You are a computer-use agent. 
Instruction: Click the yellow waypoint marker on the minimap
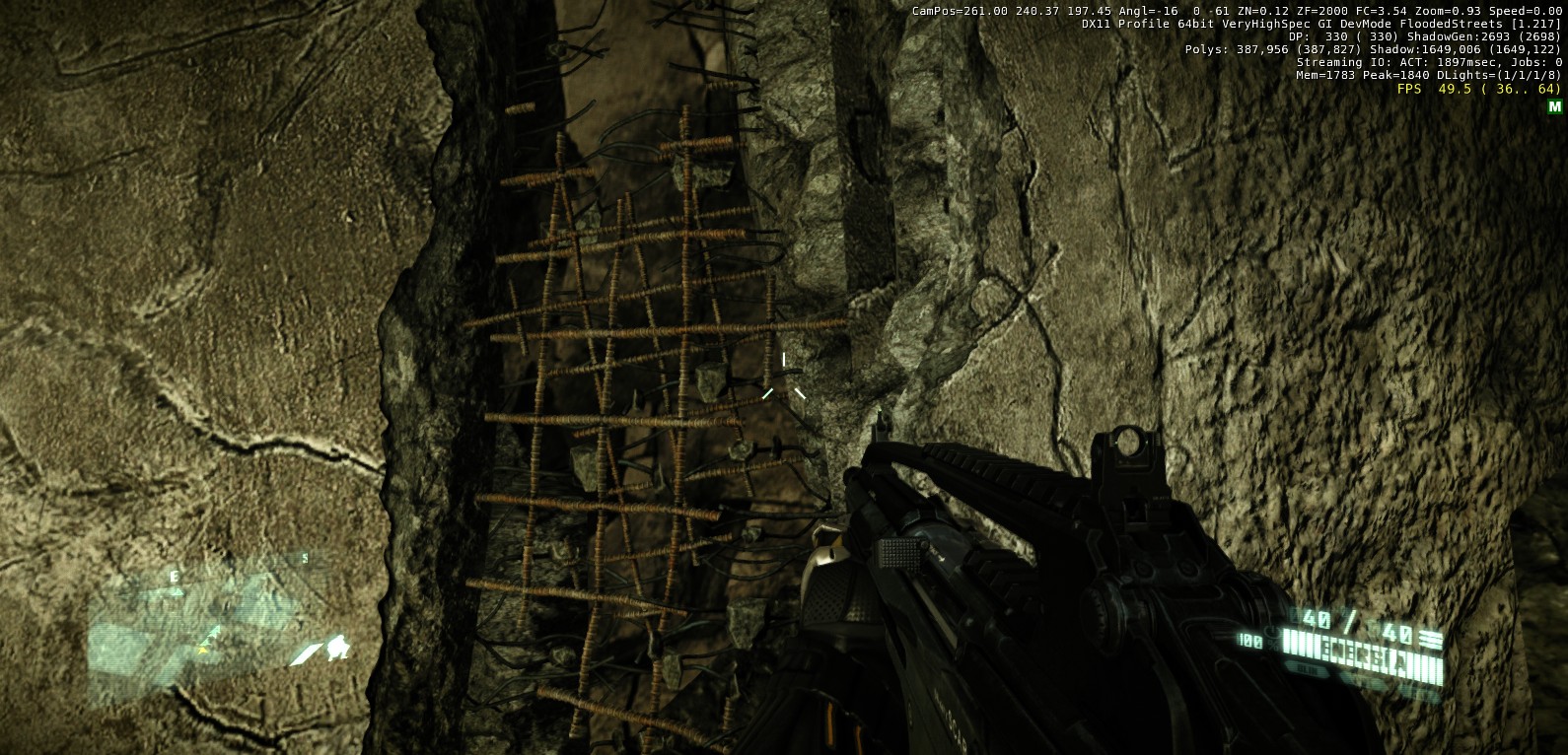pyautogui.click(x=202, y=651)
